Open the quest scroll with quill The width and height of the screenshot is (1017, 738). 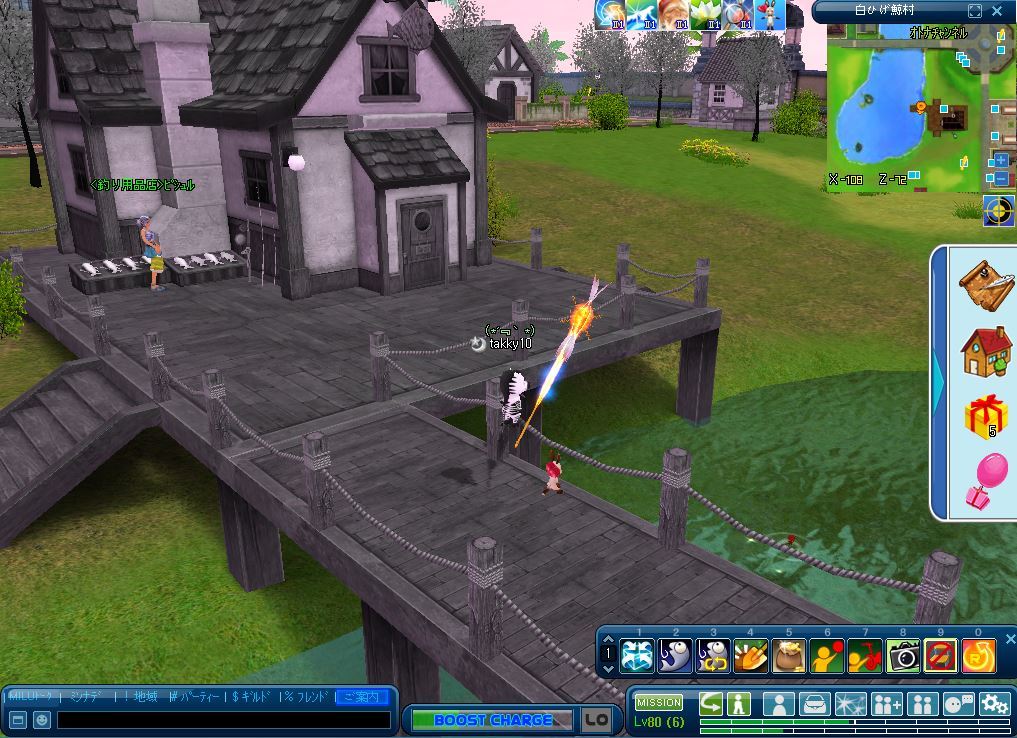(985, 286)
